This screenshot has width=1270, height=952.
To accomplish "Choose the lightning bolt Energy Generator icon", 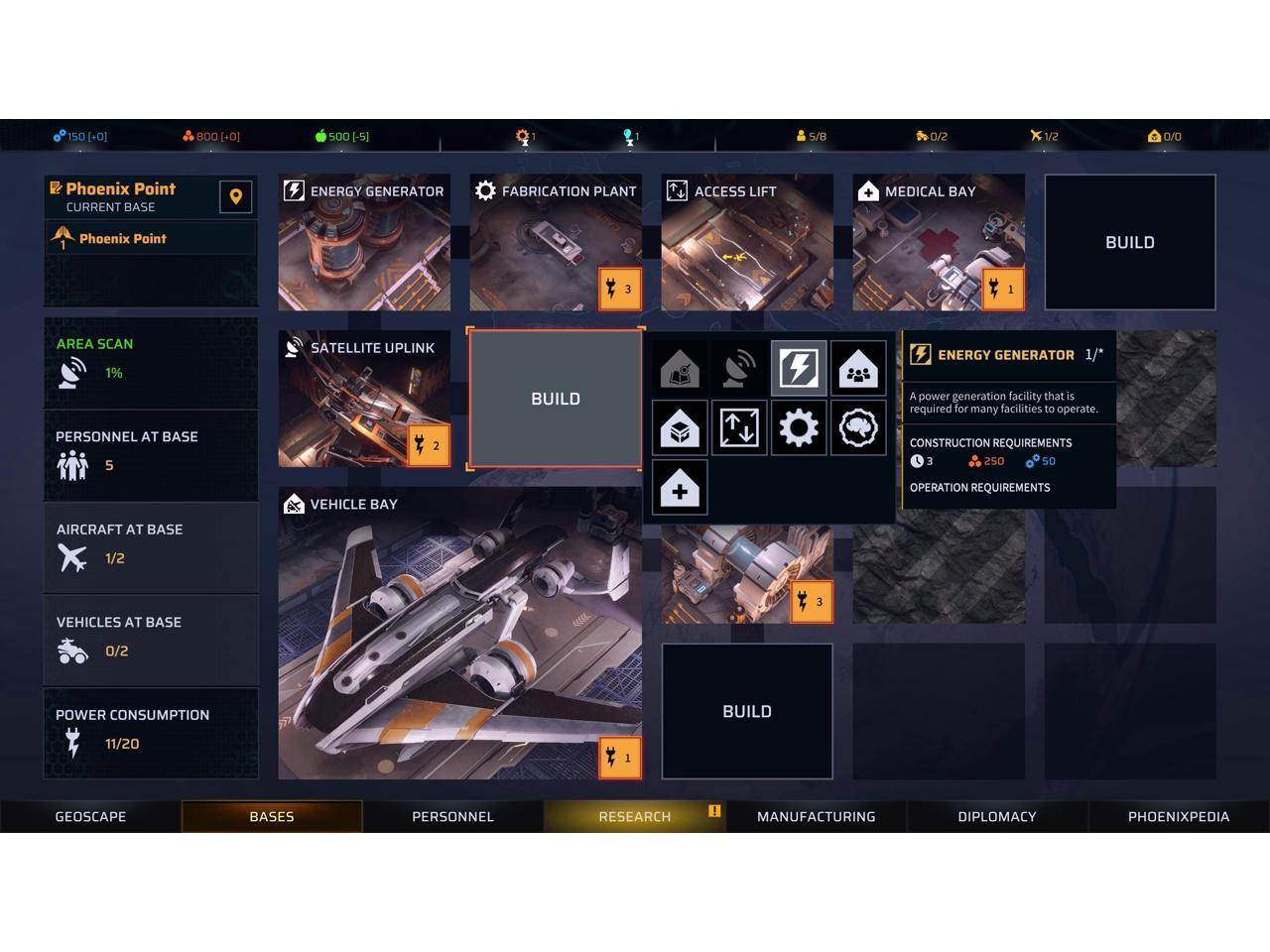I will coord(799,368).
